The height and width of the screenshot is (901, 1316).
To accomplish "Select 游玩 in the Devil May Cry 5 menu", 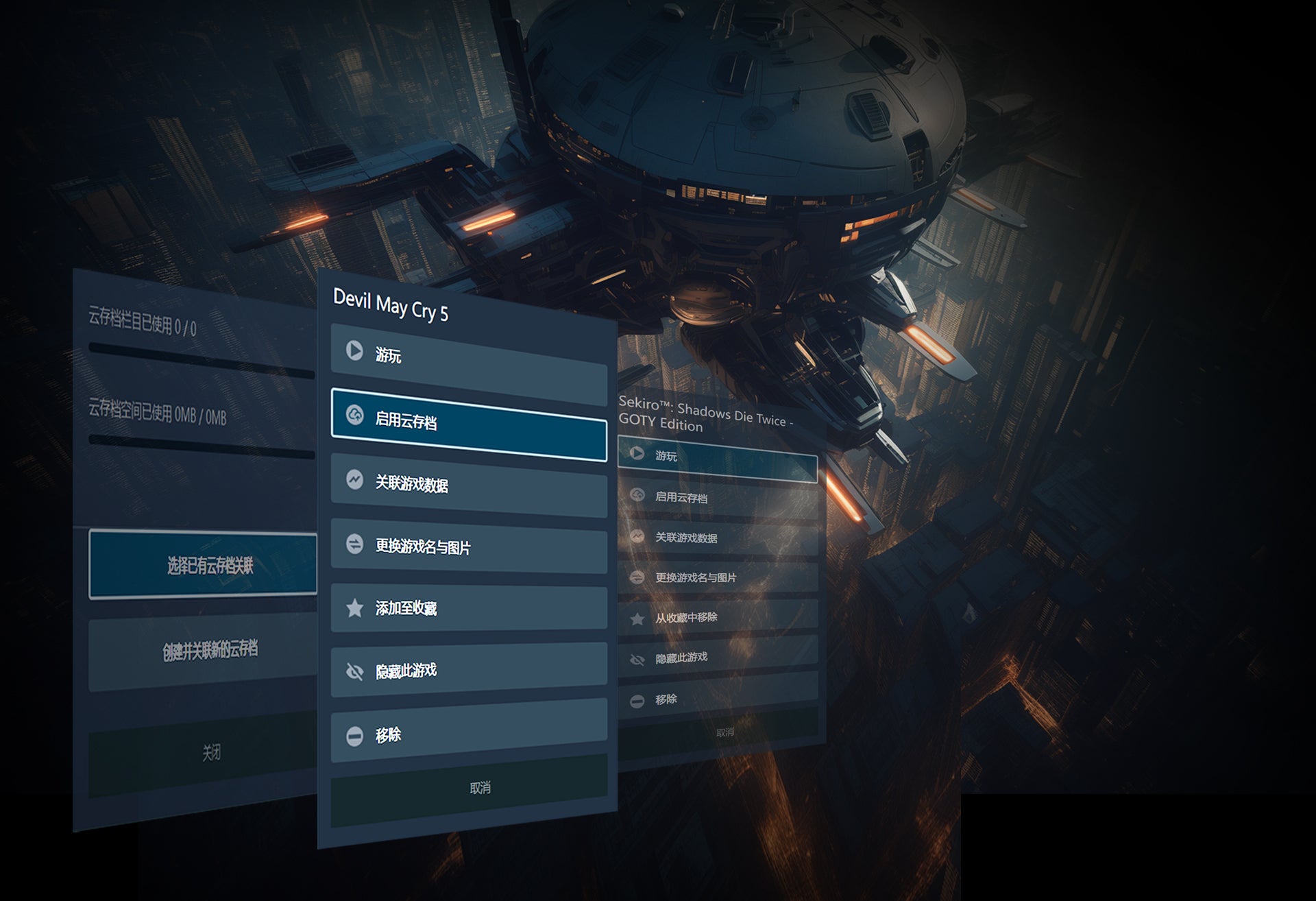I will pyautogui.click(x=469, y=361).
